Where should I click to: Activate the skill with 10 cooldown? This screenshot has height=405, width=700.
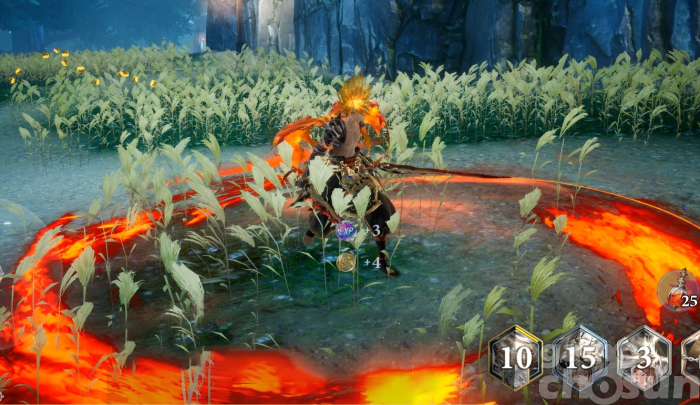(x=515, y=358)
